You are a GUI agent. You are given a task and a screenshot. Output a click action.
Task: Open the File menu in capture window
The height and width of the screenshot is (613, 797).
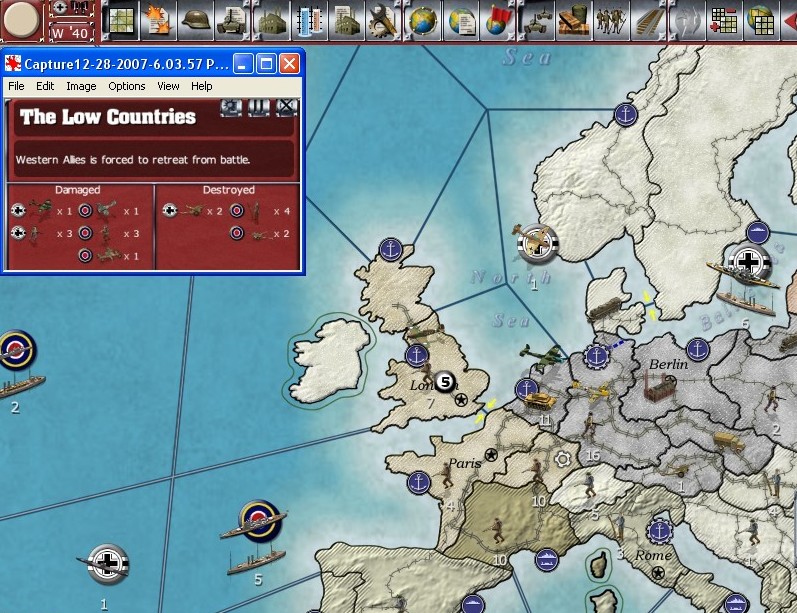coord(16,86)
